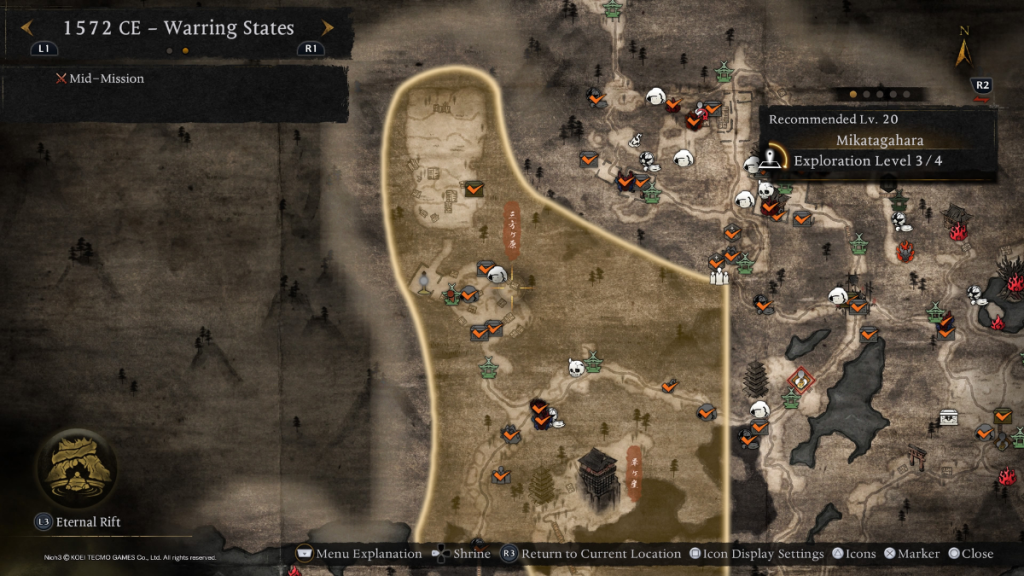The image size is (1024, 576).
Task: Select the red diamond marker on the map
Action: coord(801,380)
